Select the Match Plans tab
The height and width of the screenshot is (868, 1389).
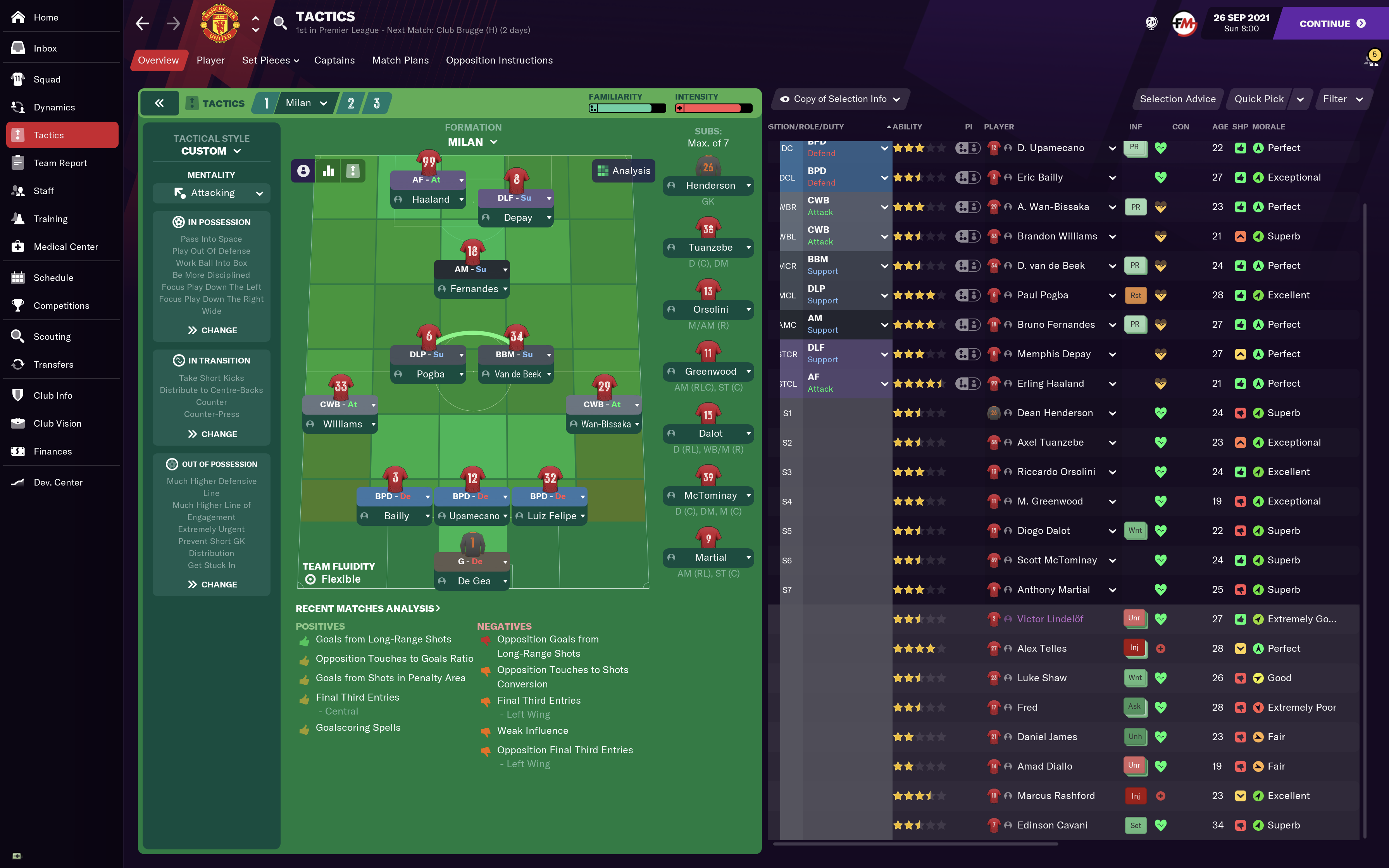click(400, 60)
